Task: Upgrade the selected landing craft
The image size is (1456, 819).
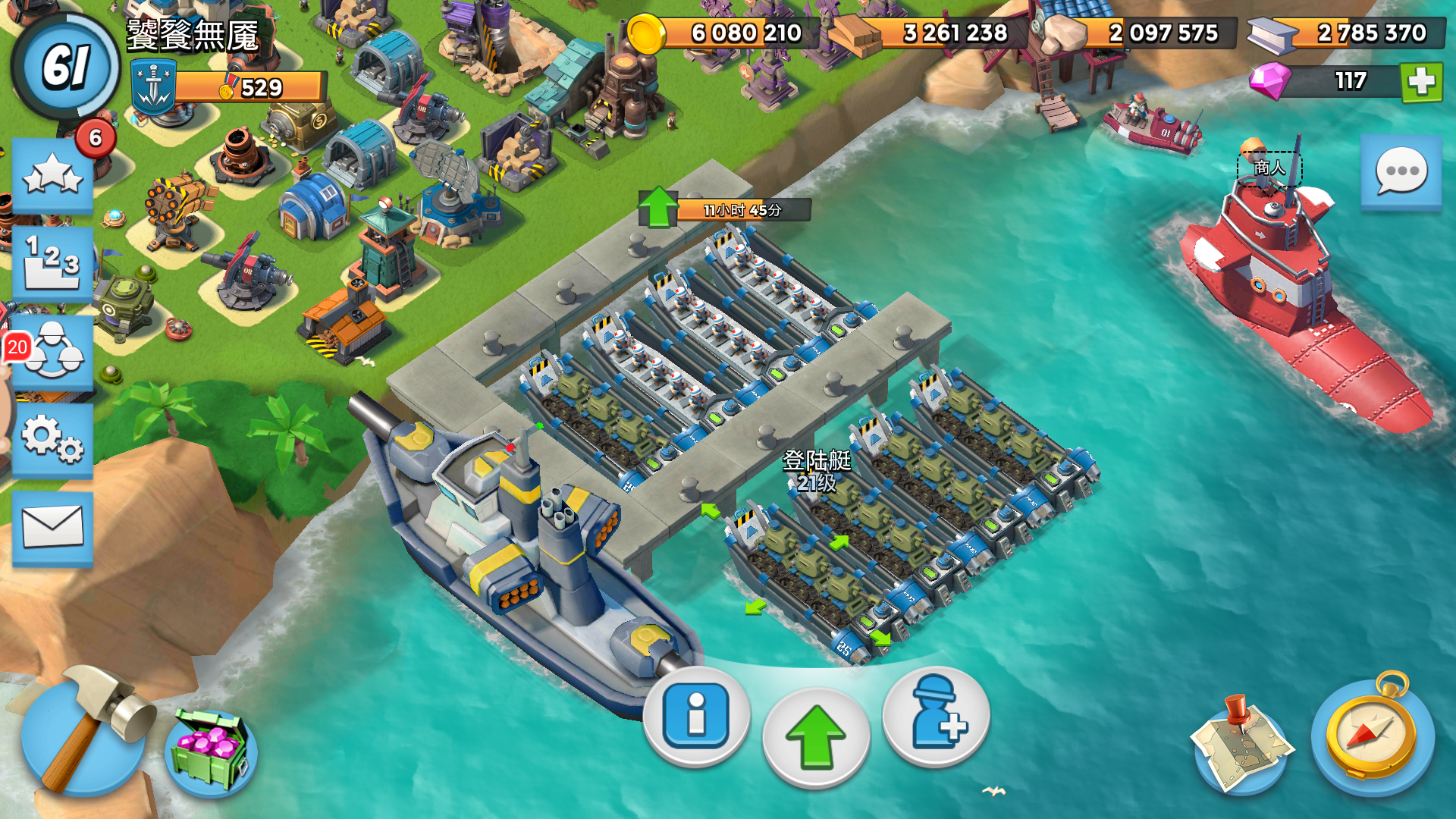Action: click(816, 737)
